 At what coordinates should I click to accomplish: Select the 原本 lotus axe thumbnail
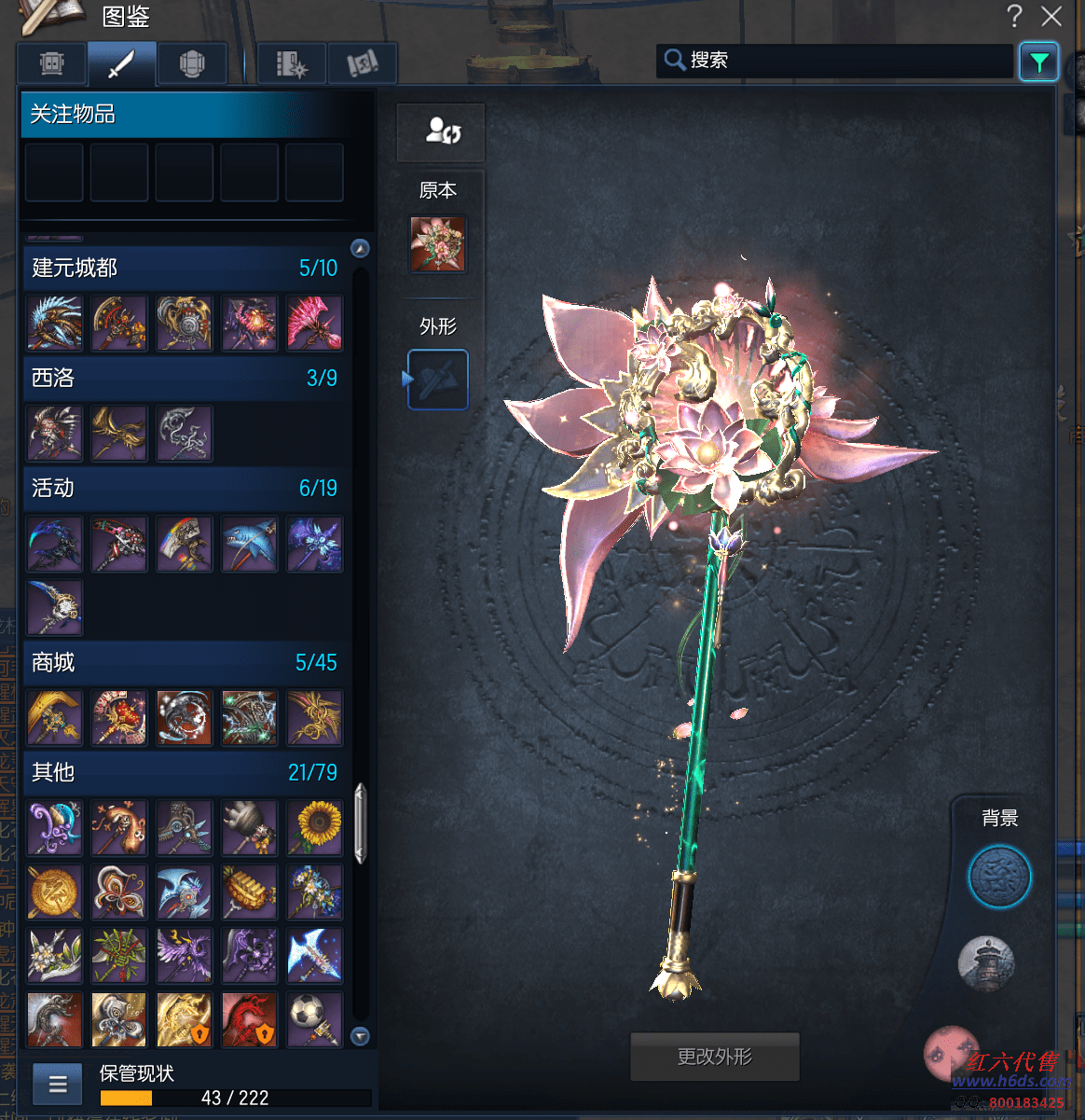coord(437,244)
